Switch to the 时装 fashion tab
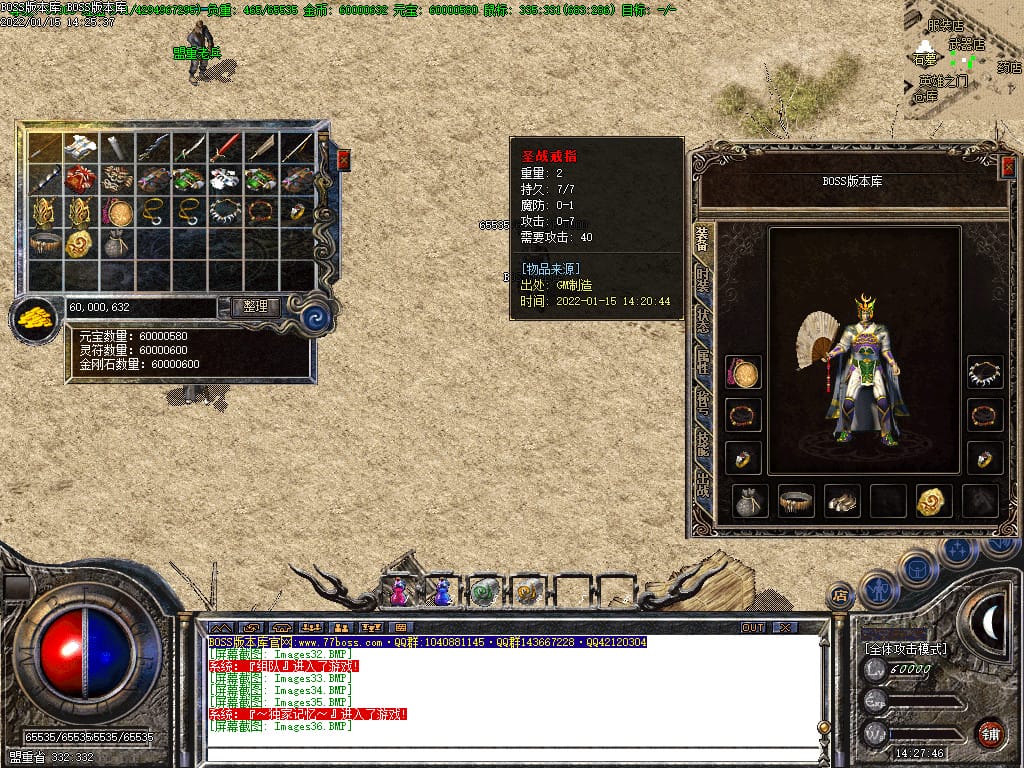The height and width of the screenshot is (768, 1024). pyautogui.click(x=703, y=280)
